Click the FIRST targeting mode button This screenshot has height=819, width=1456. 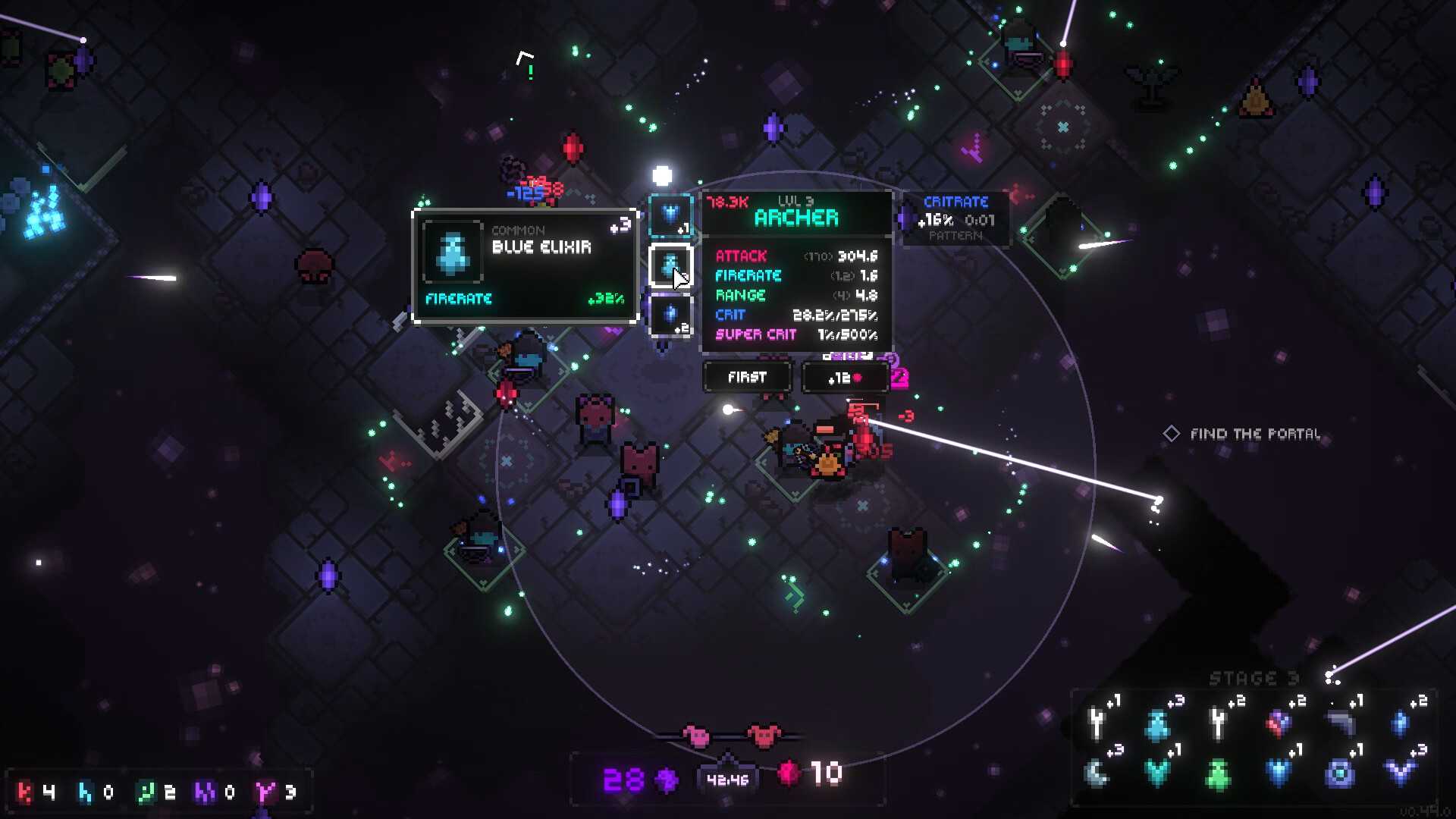[747, 377]
